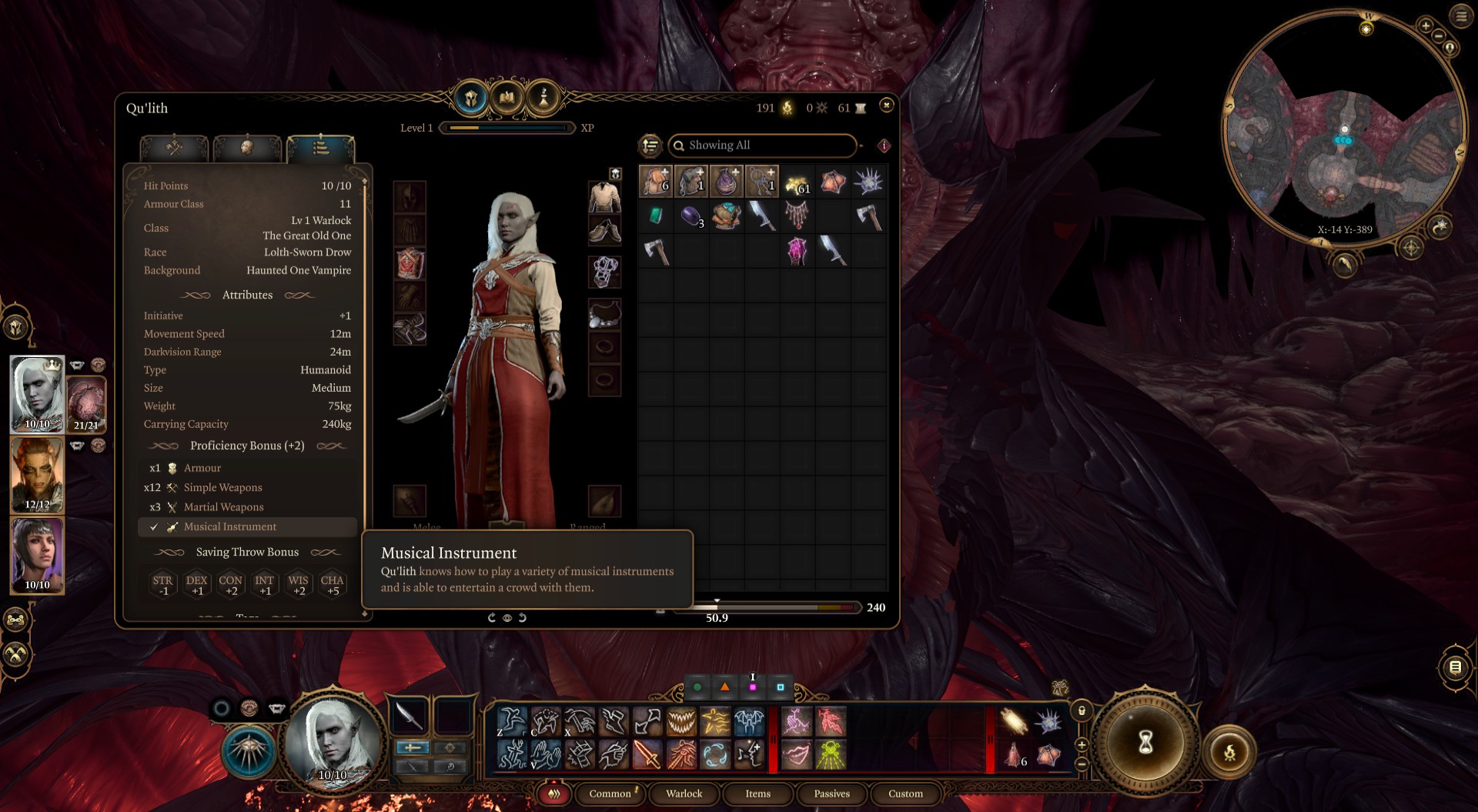Switch to the Warlock hotbar tab
The width and height of the screenshot is (1478, 812).
click(684, 794)
